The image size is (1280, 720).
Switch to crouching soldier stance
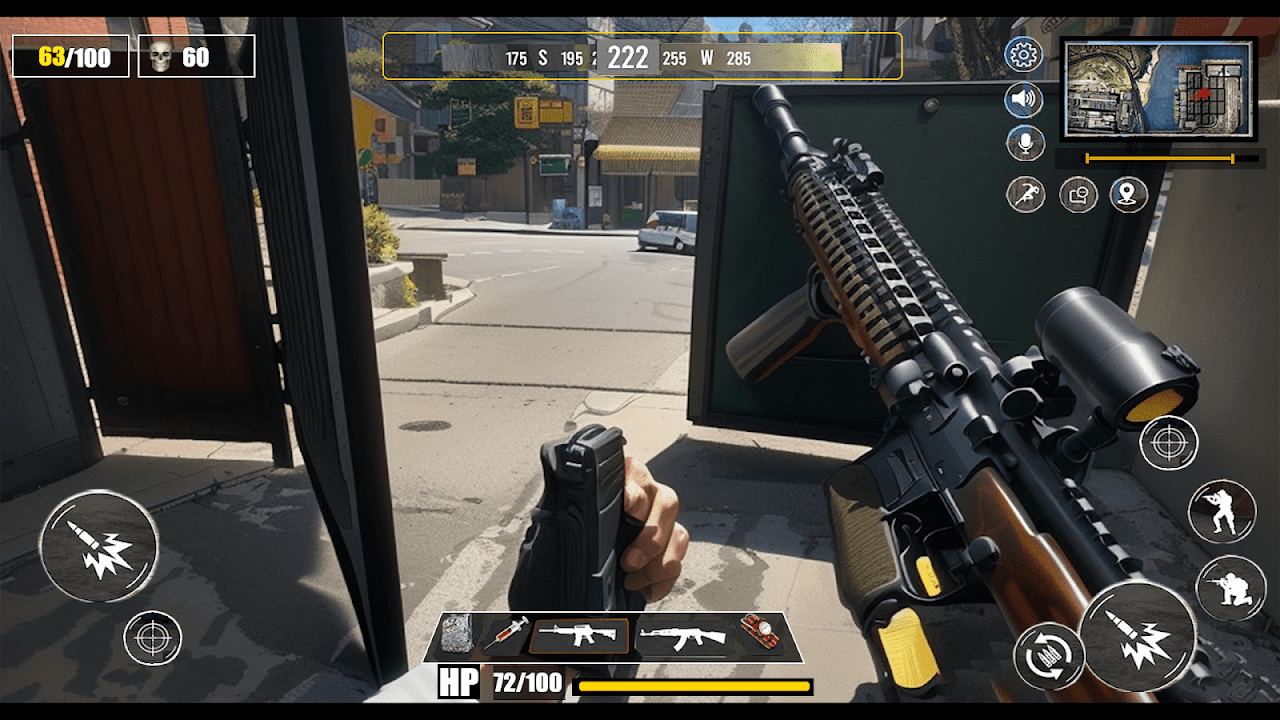tap(1230, 587)
